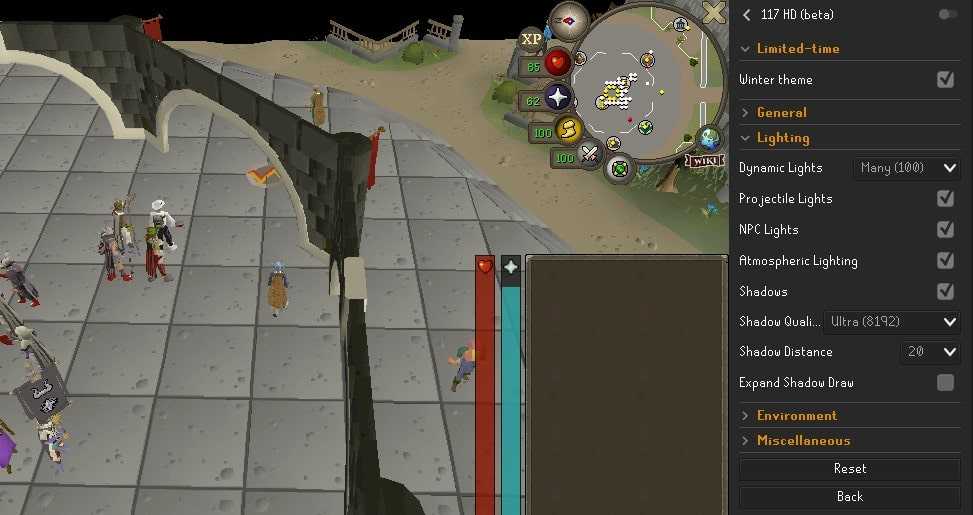Enable Expand Shadow Draw checkbox
This screenshot has width=973, height=515.
[945, 383]
